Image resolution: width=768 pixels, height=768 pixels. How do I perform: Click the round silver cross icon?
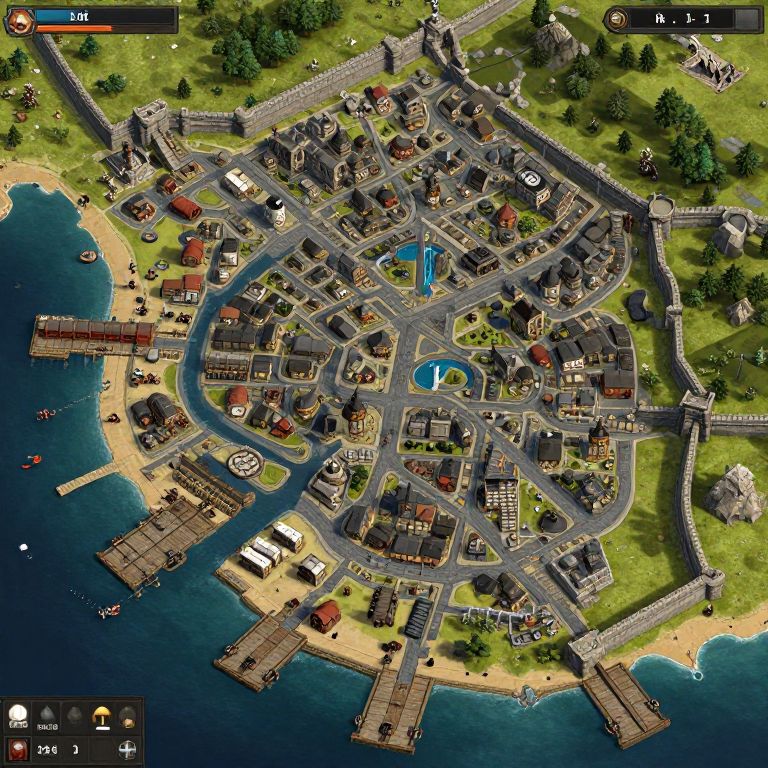[126, 748]
